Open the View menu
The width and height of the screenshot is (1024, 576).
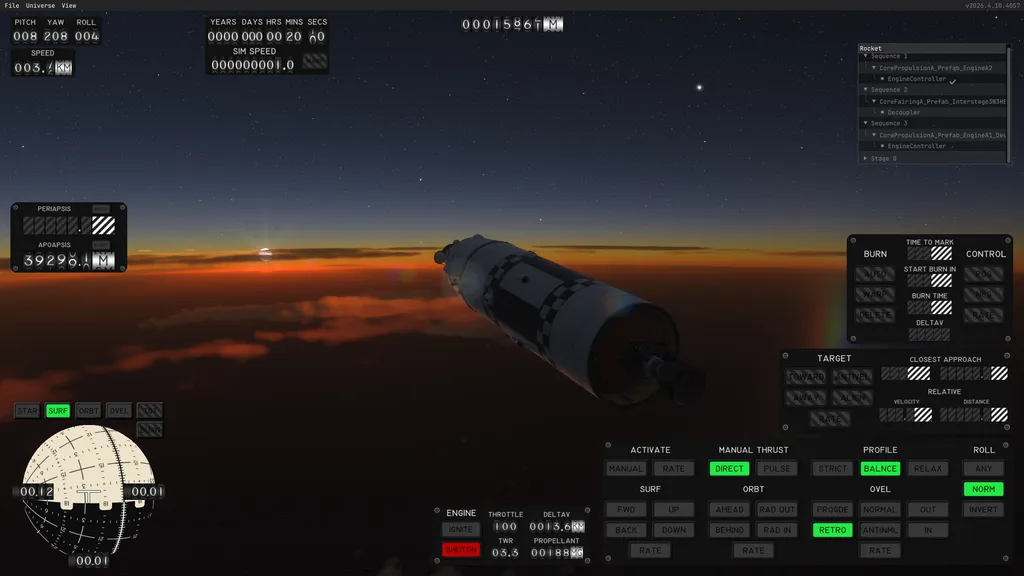(69, 6)
